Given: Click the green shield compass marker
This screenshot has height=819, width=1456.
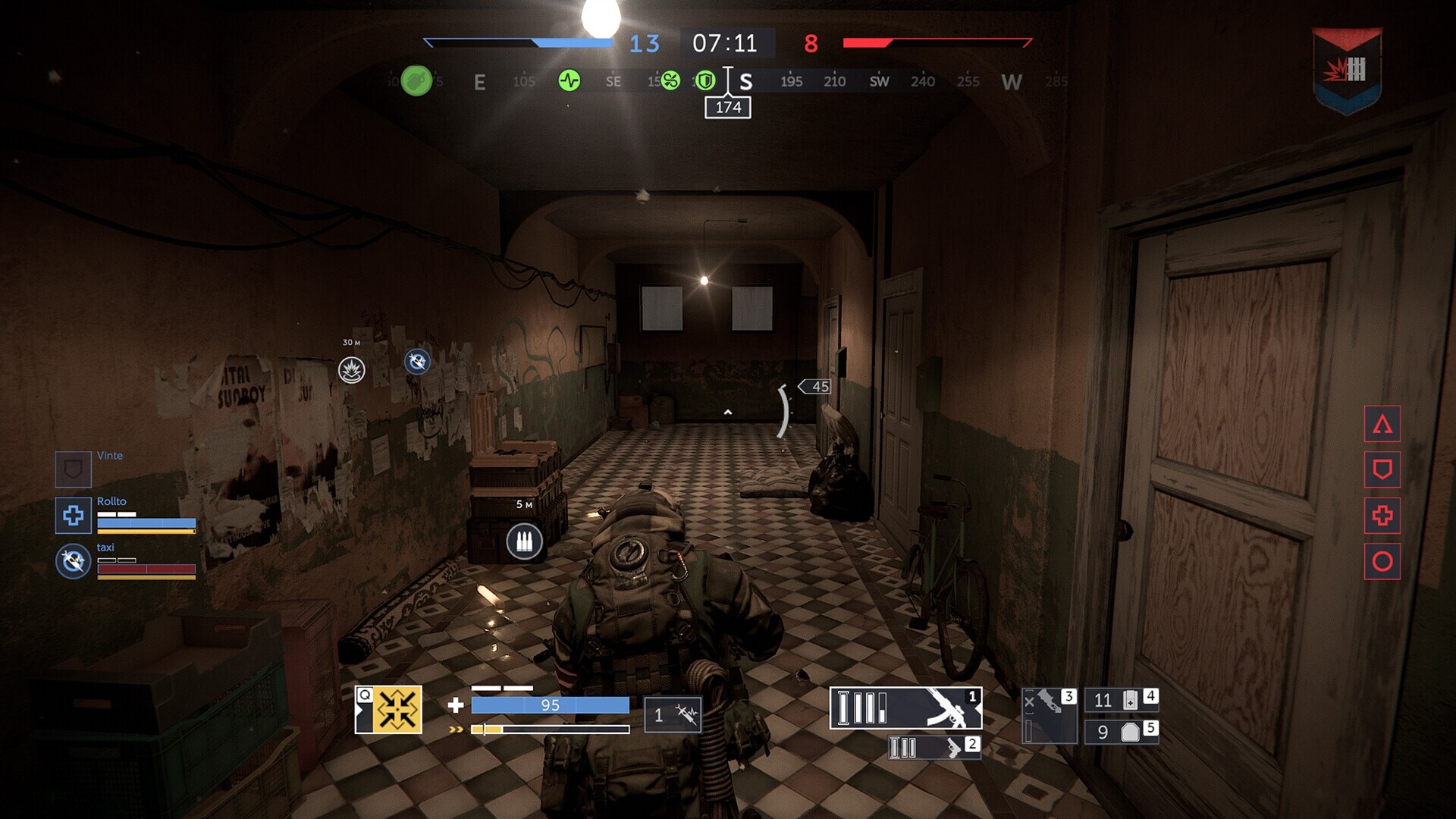Looking at the screenshot, I should click(705, 80).
